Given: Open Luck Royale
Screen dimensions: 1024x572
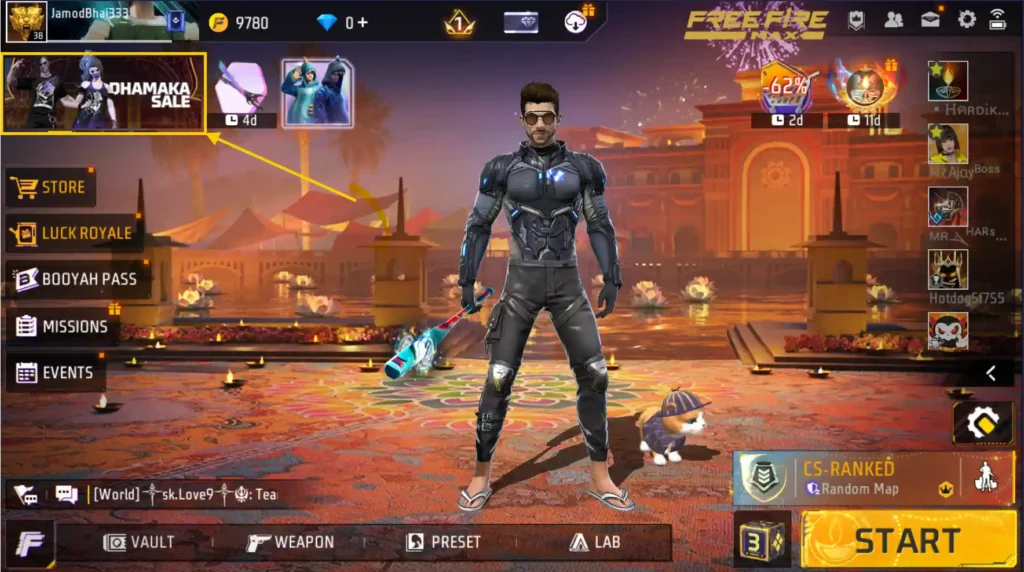Looking at the screenshot, I should click(x=72, y=233).
